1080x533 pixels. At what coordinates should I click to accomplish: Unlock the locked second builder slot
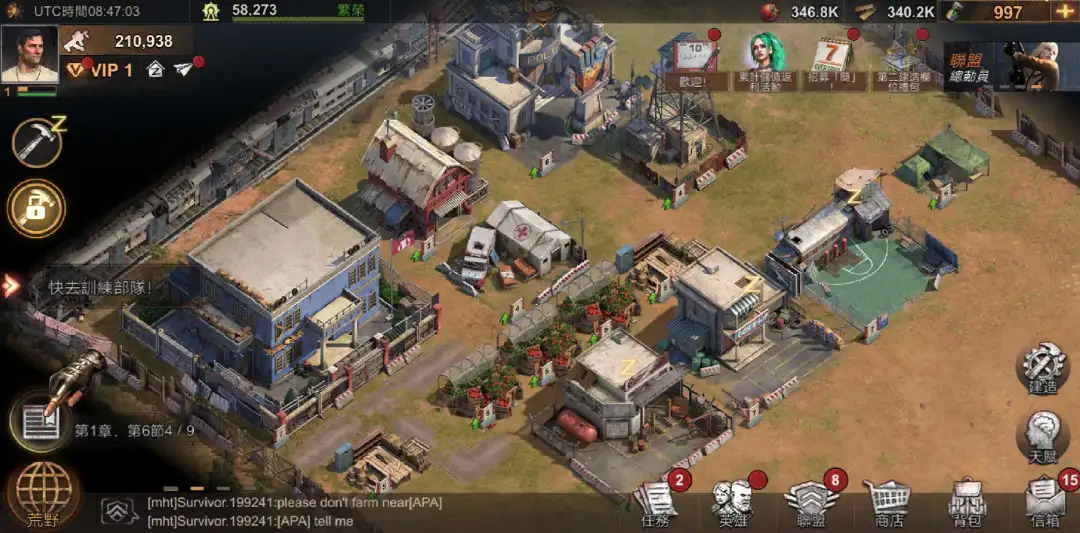point(37,208)
